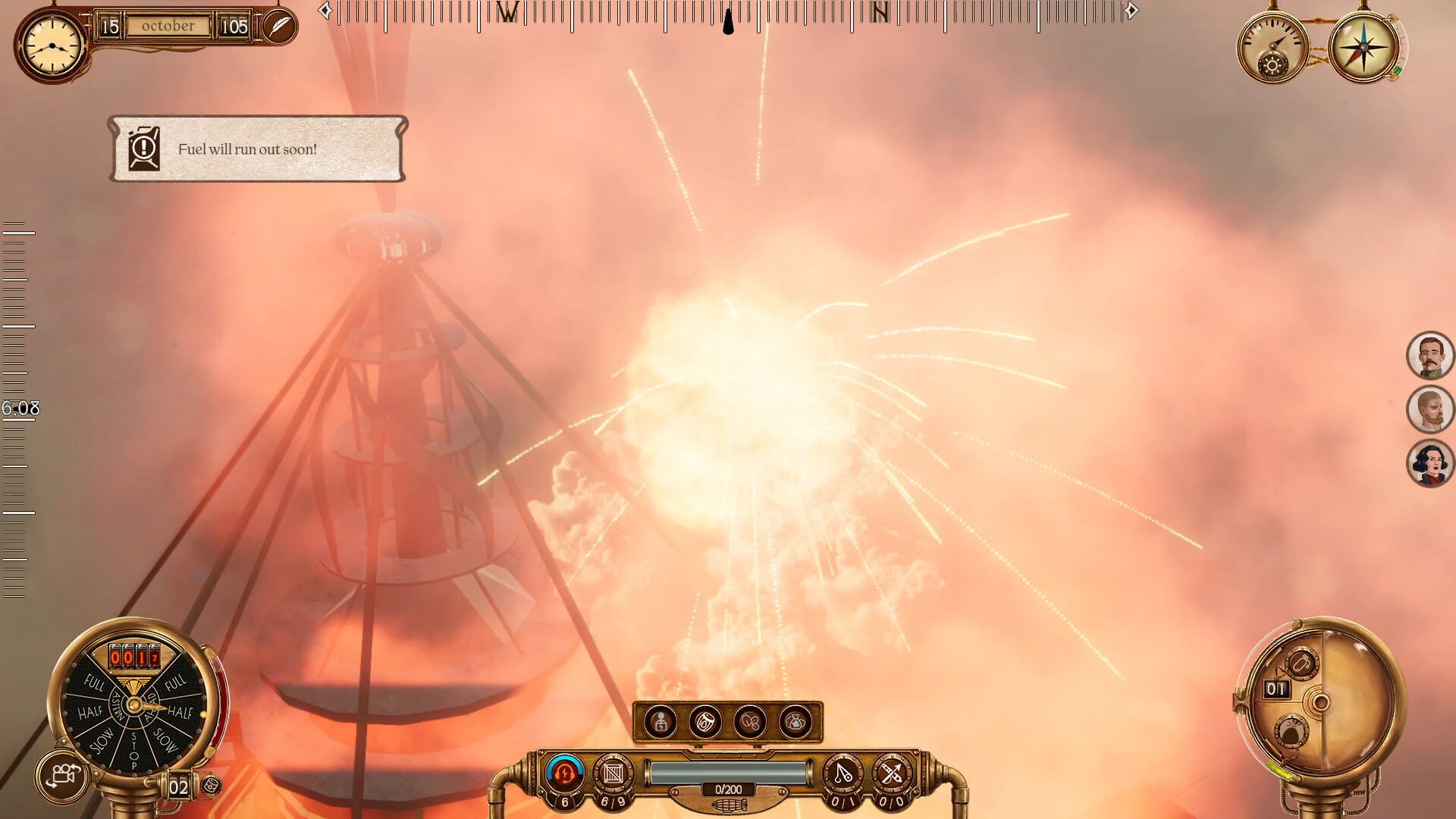This screenshot has height=819, width=1456.
Task: Toggle the lower vent porthole on the right gauge
Action: [x=1293, y=729]
